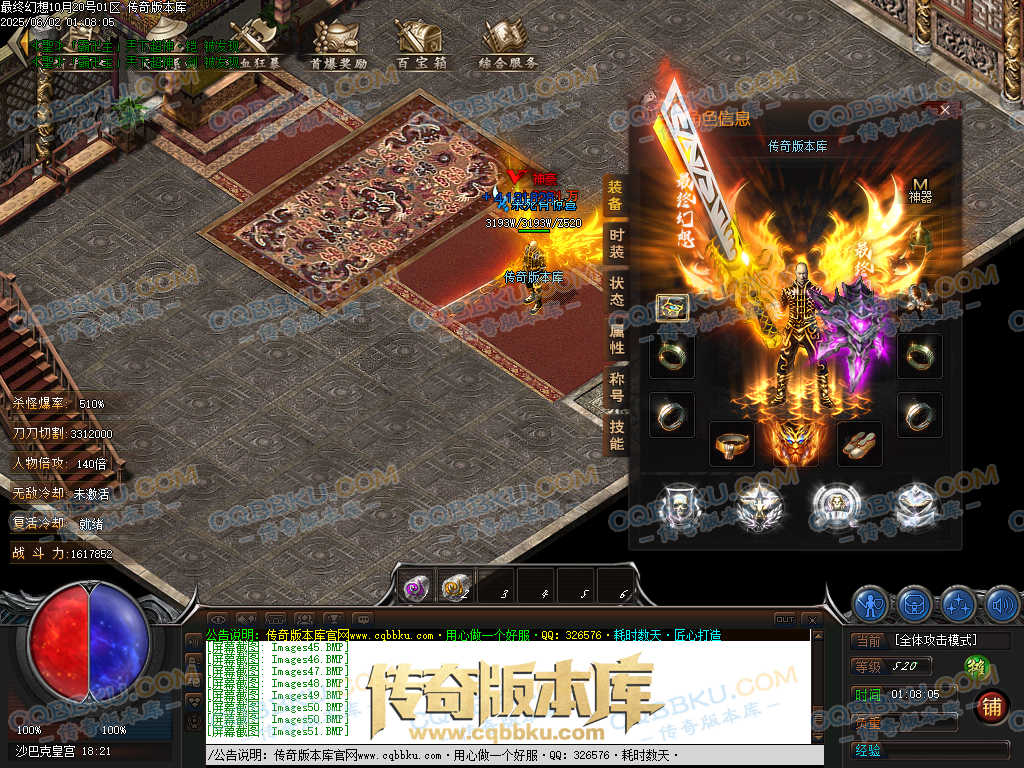Select the 装备 equipment tab
Image resolution: width=1024 pixels, height=768 pixels.
tap(616, 195)
